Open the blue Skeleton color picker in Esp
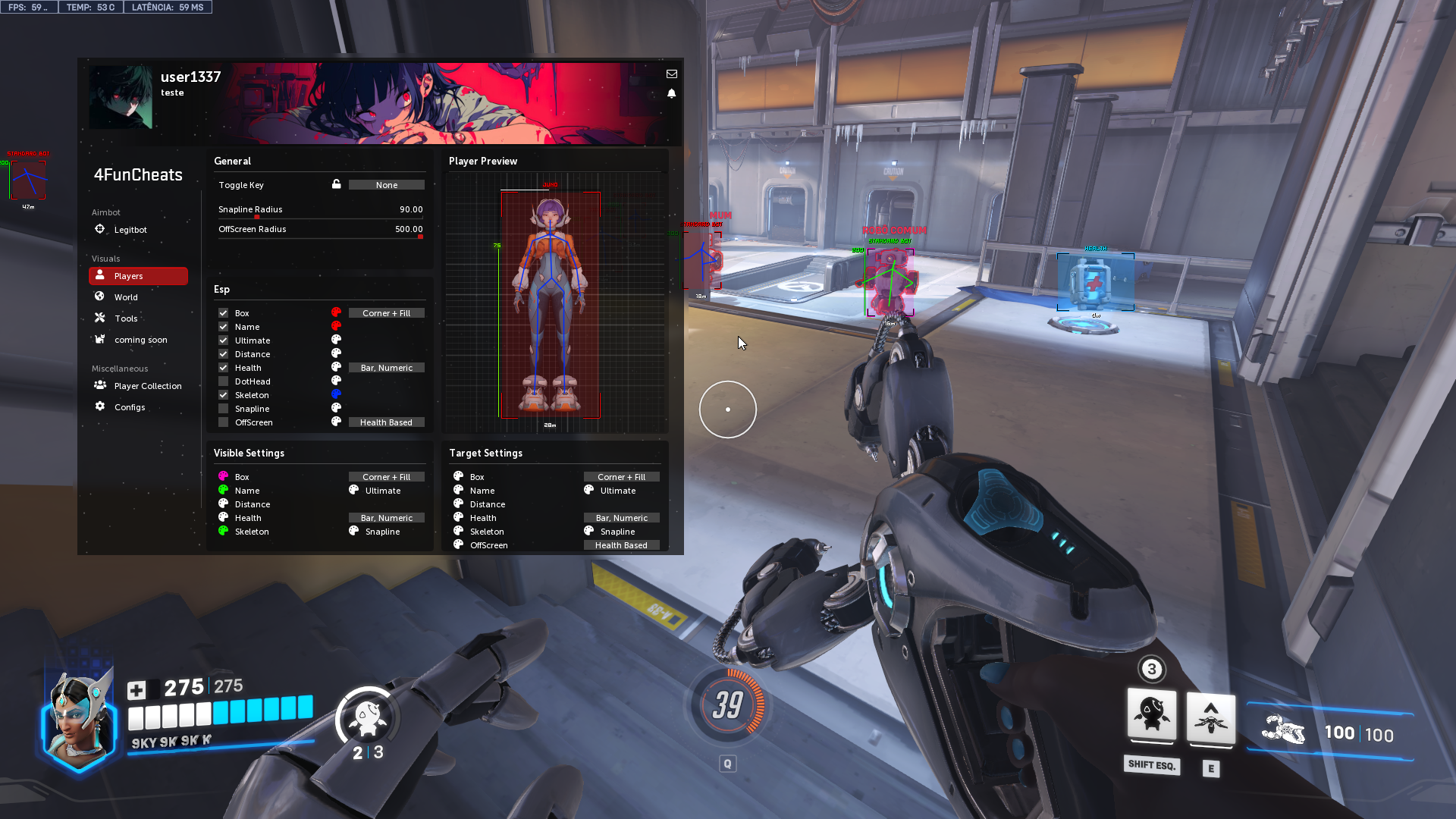This screenshot has width=1456, height=819. (x=336, y=394)
